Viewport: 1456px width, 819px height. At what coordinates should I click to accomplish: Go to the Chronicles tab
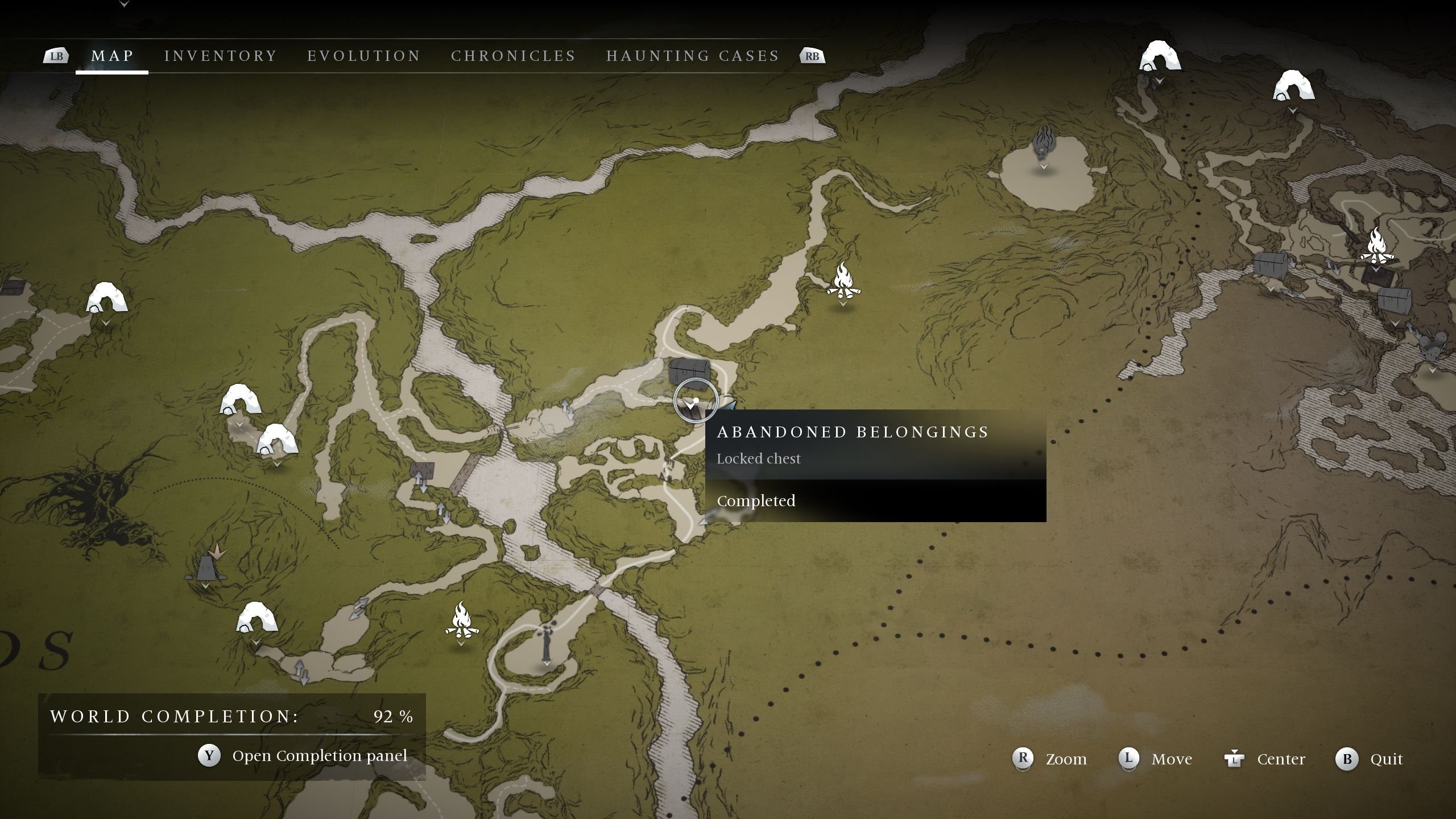(x=514, y=56)
